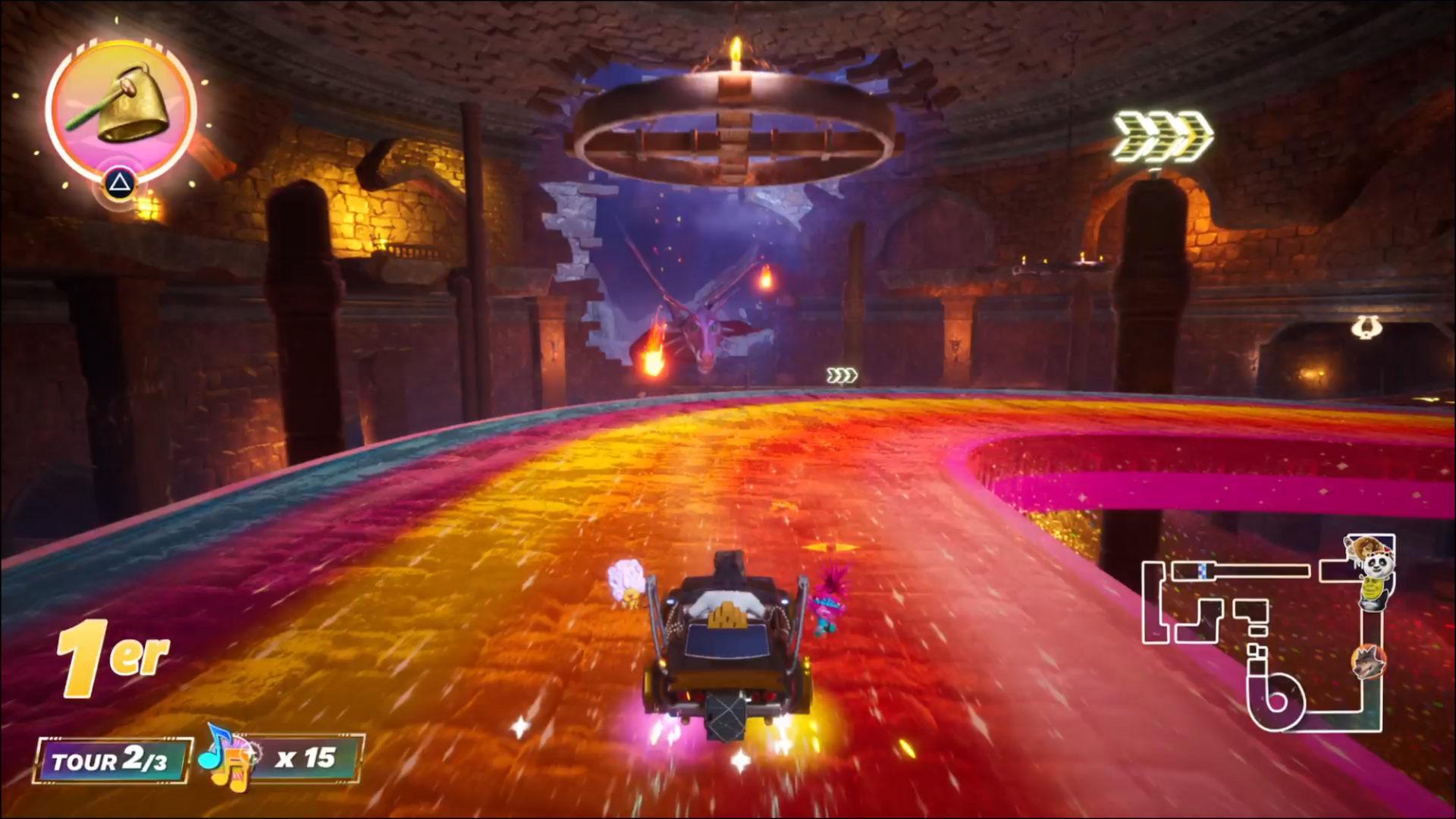Click the panda racer marker on minimap

click(x=1376, y=566)
